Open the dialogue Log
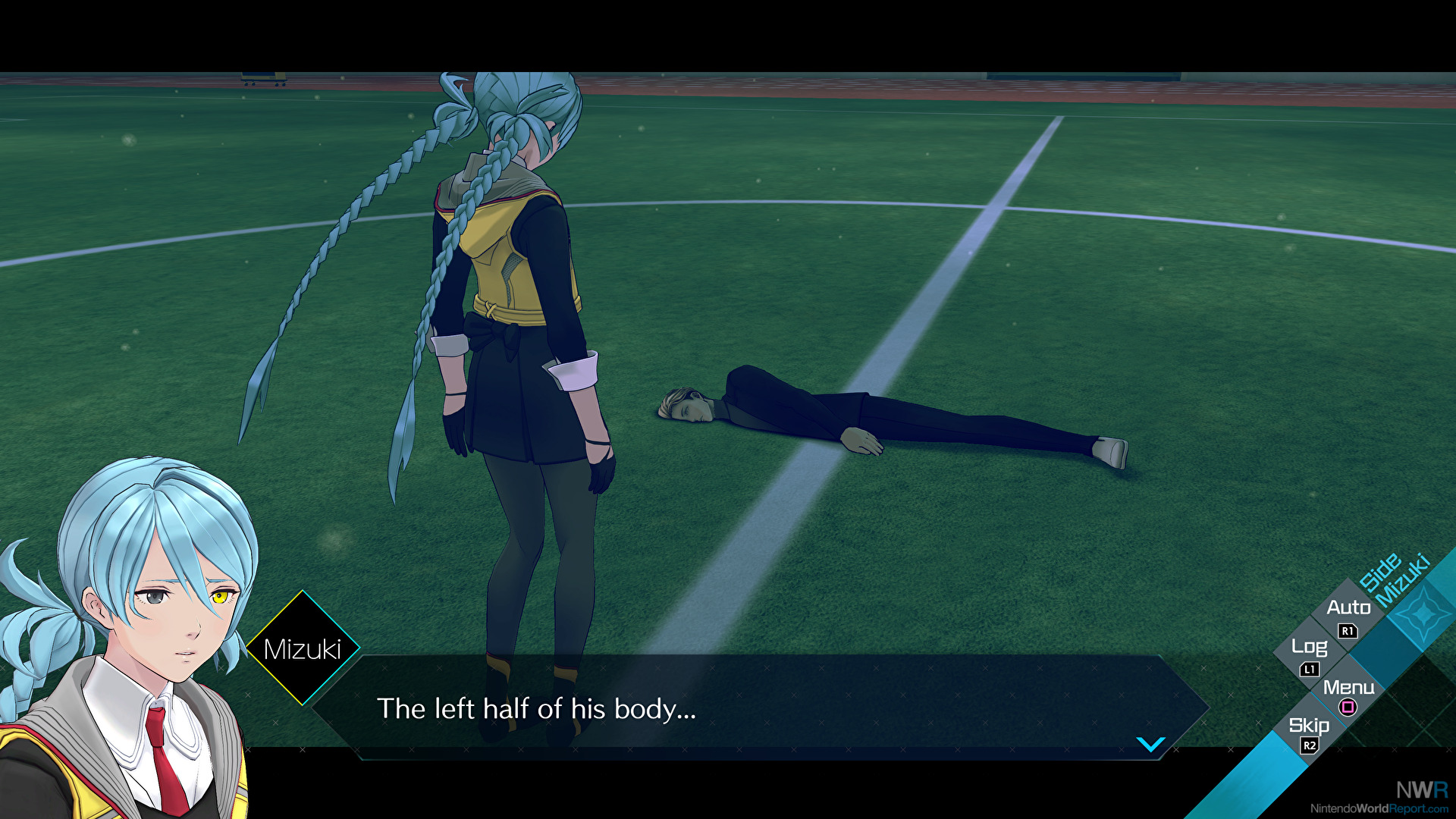This screenshot has height=819, width=1456. click(x=1309, y=648)
